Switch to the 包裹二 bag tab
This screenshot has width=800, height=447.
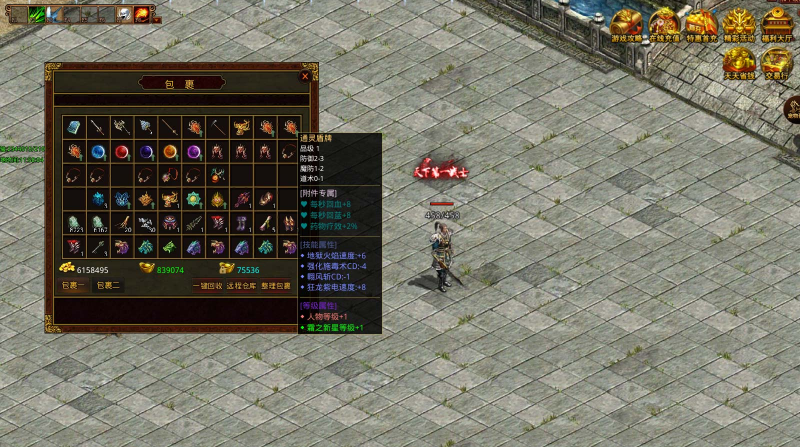pyautogui.click(x=107, y=286)
